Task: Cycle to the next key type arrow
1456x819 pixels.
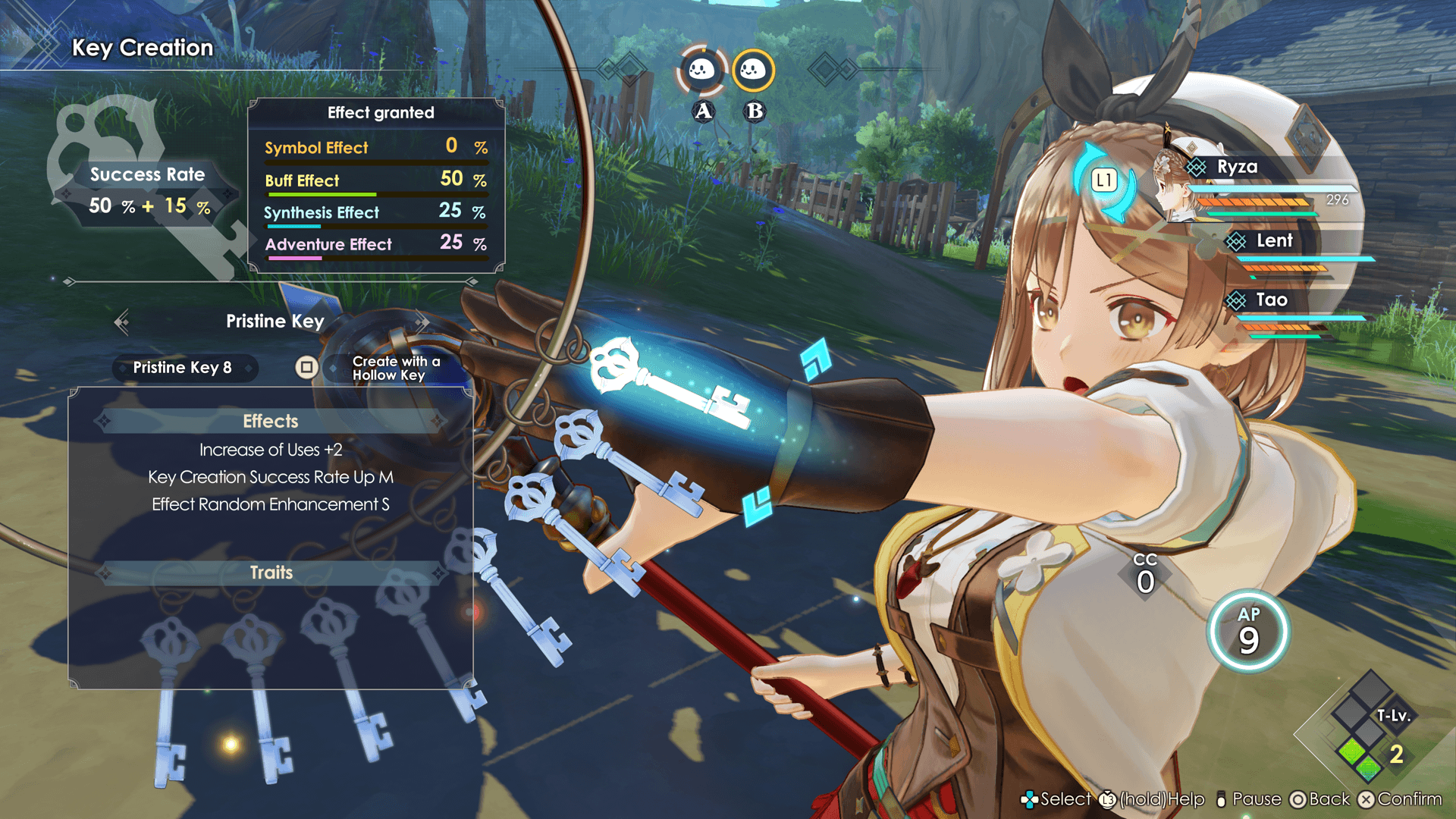Action: coord(422,322)
